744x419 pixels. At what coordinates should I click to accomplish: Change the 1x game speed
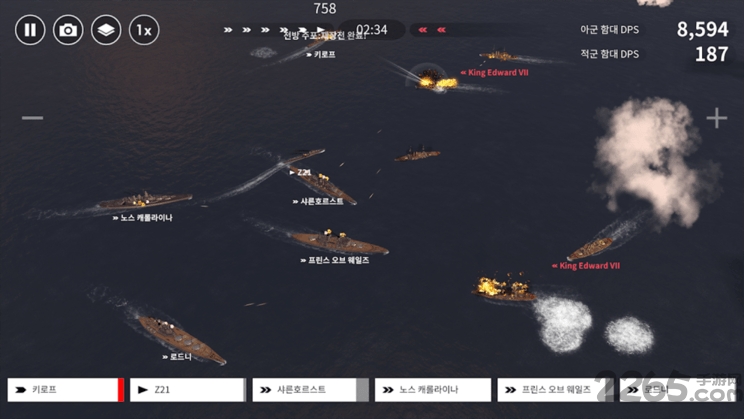[144, 30]
